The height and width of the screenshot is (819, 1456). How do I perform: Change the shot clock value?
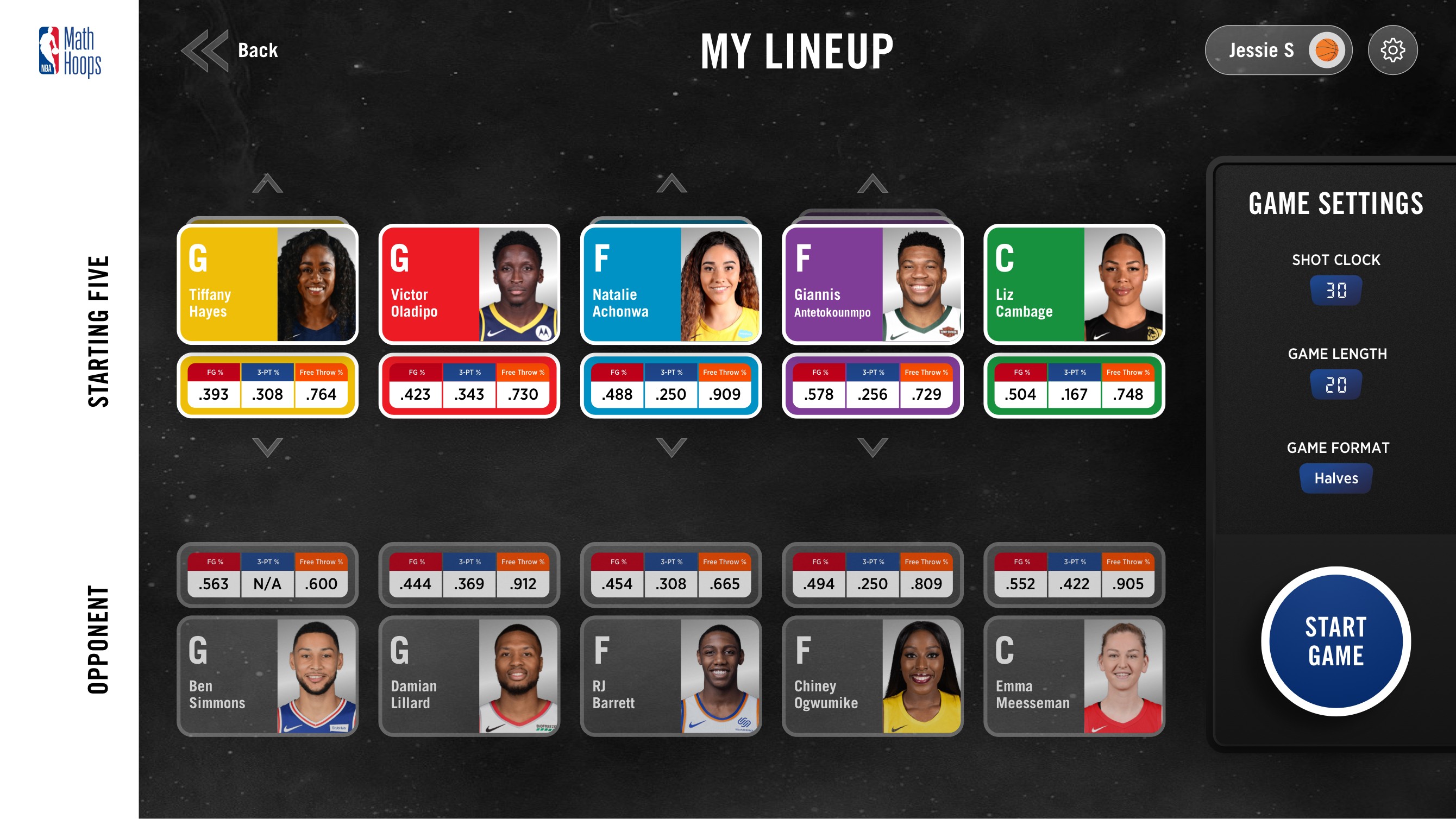1336,289
